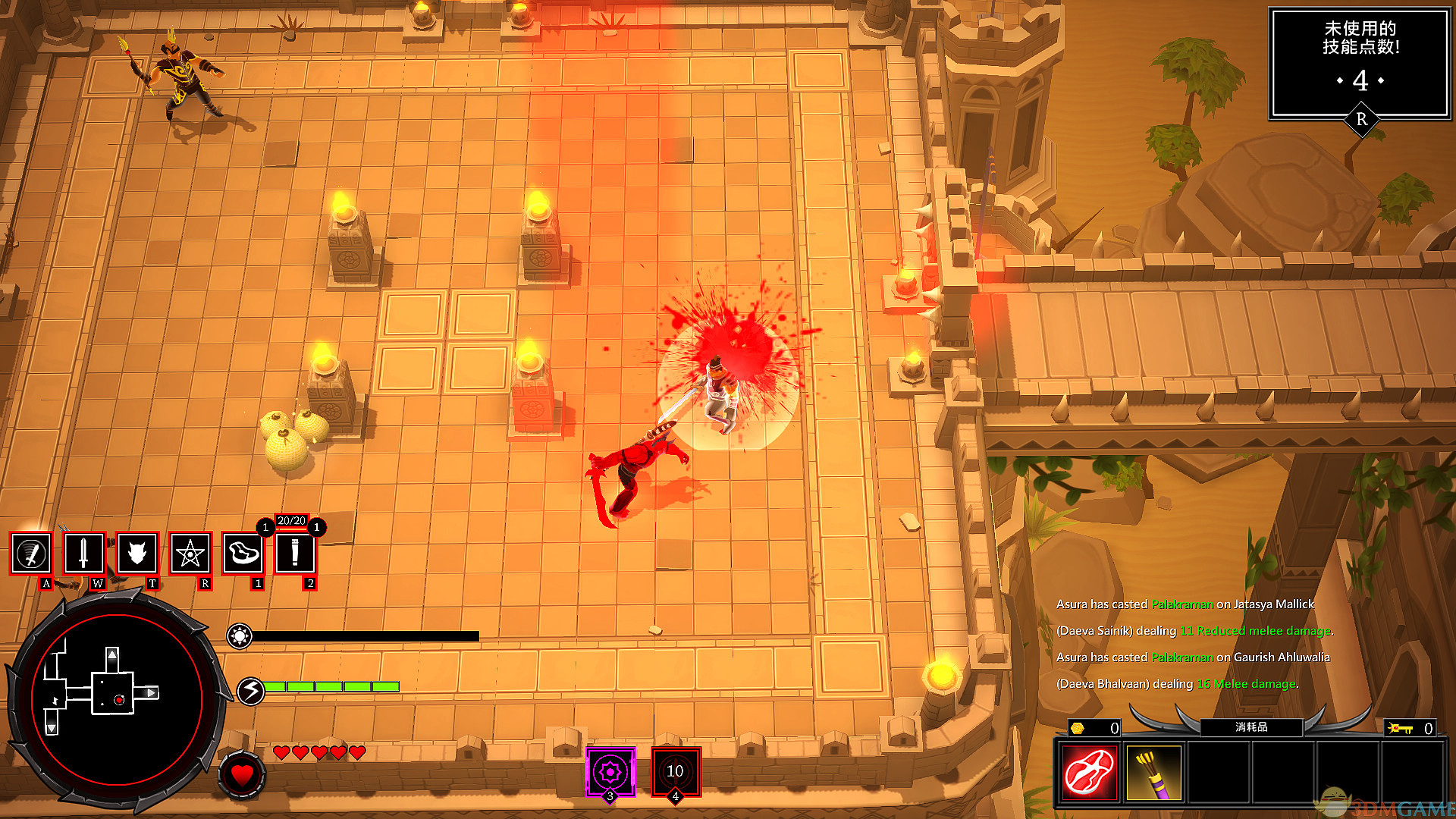Activate the sword skill on the W slot
Viewport: 1456px width, 819px height.
(83, 554)
